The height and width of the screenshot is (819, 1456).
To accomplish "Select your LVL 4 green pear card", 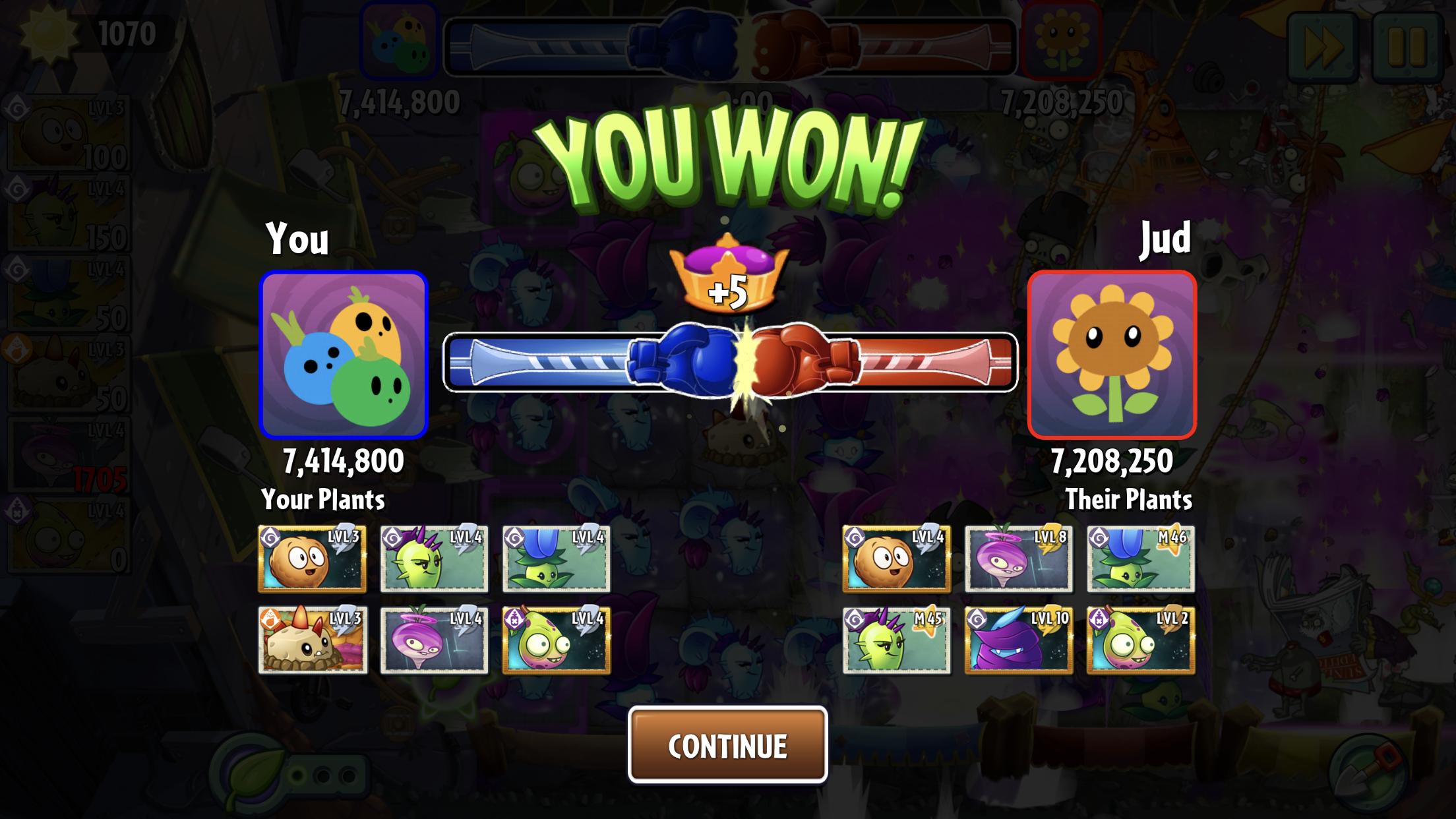I will tap(556, 640).
